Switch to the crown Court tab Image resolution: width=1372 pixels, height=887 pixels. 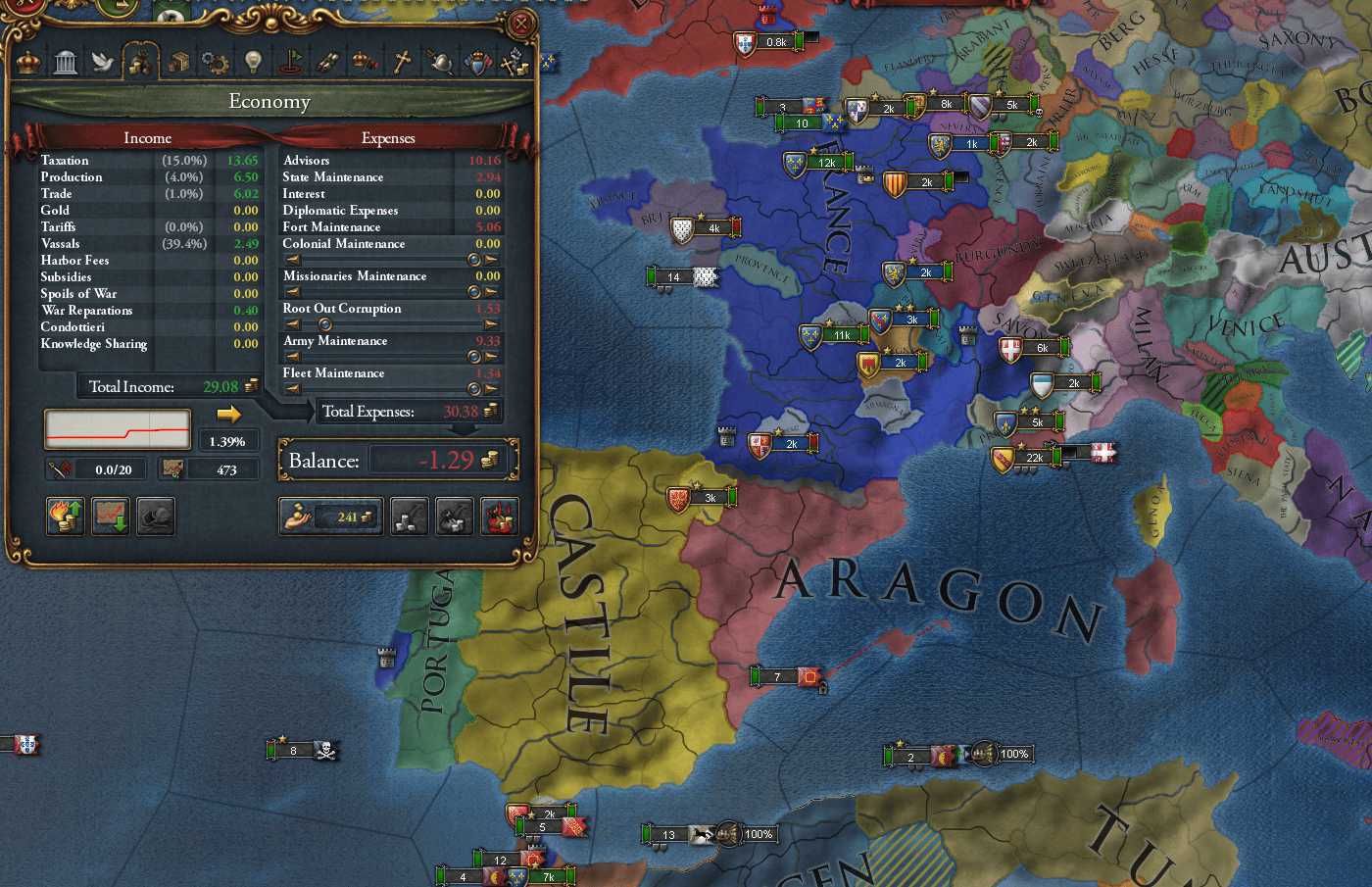28,63
